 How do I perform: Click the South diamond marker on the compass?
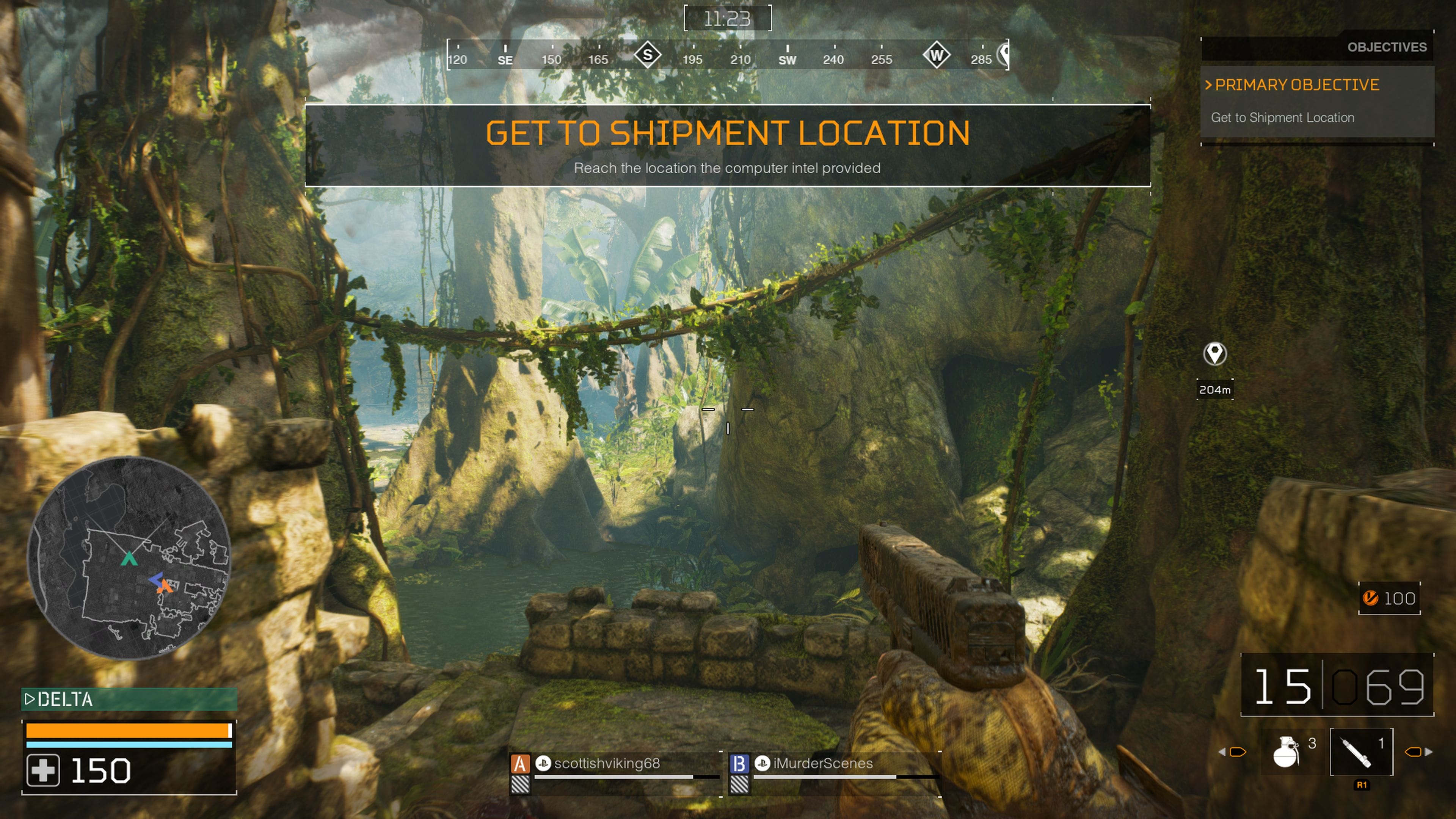coord(648,55)
